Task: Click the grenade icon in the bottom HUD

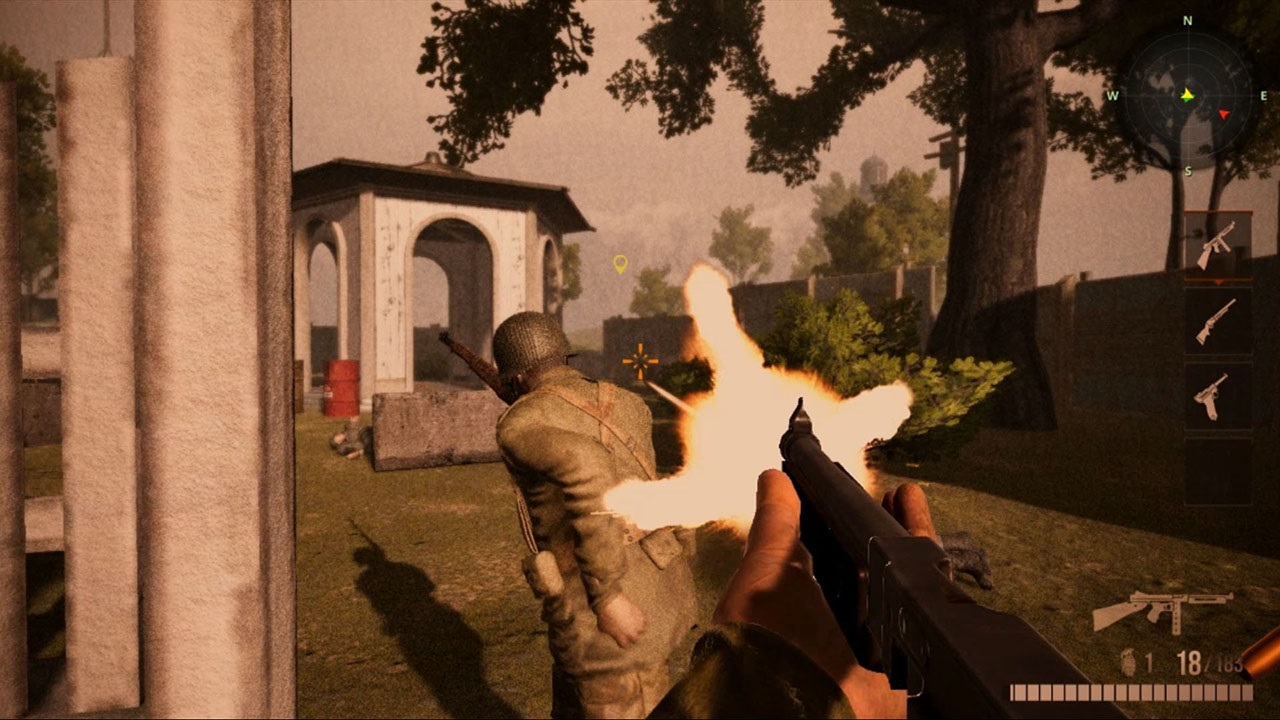Action: [x=1128, y=662]
